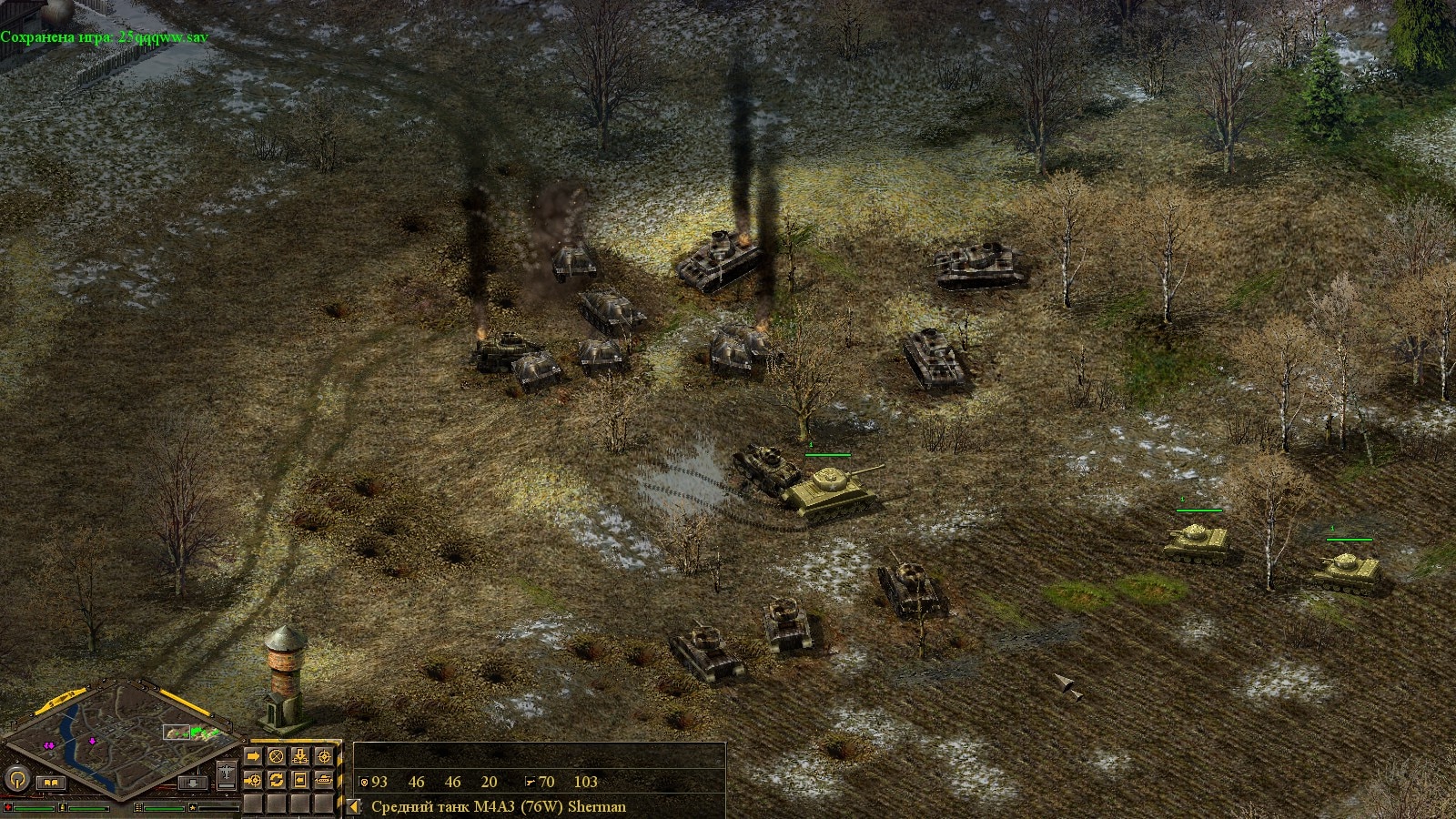The height and width of the screenshot is (819, 1456).
Task: Open the mission objectives book button
Action: pyautogui.click(x=50, y=782)
